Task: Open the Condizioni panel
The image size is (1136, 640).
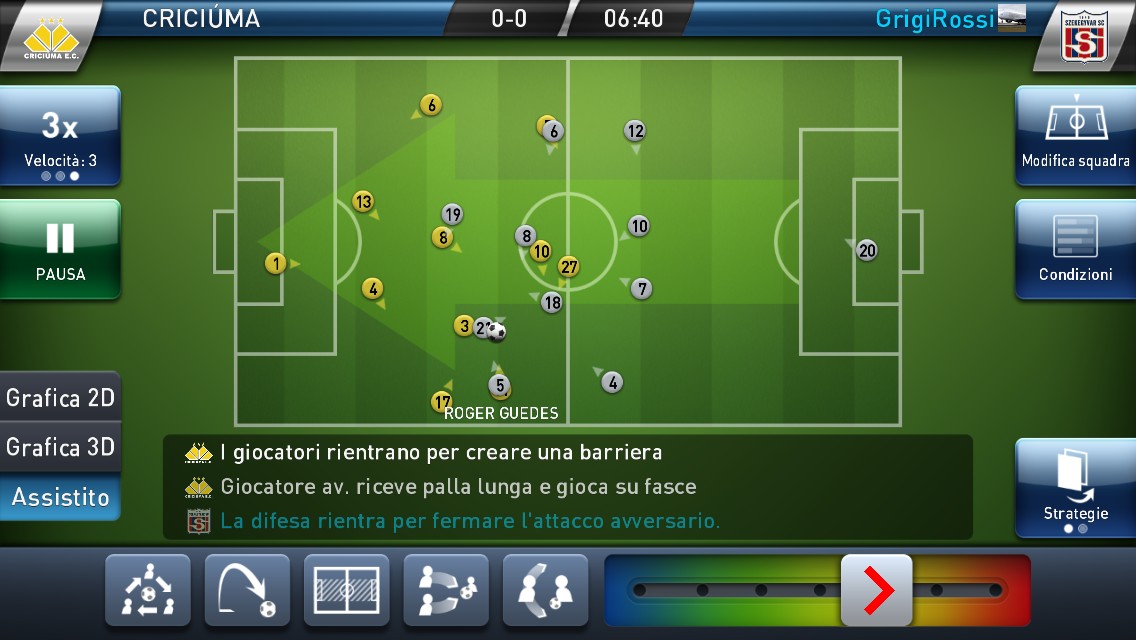Action: [1075, 250]
